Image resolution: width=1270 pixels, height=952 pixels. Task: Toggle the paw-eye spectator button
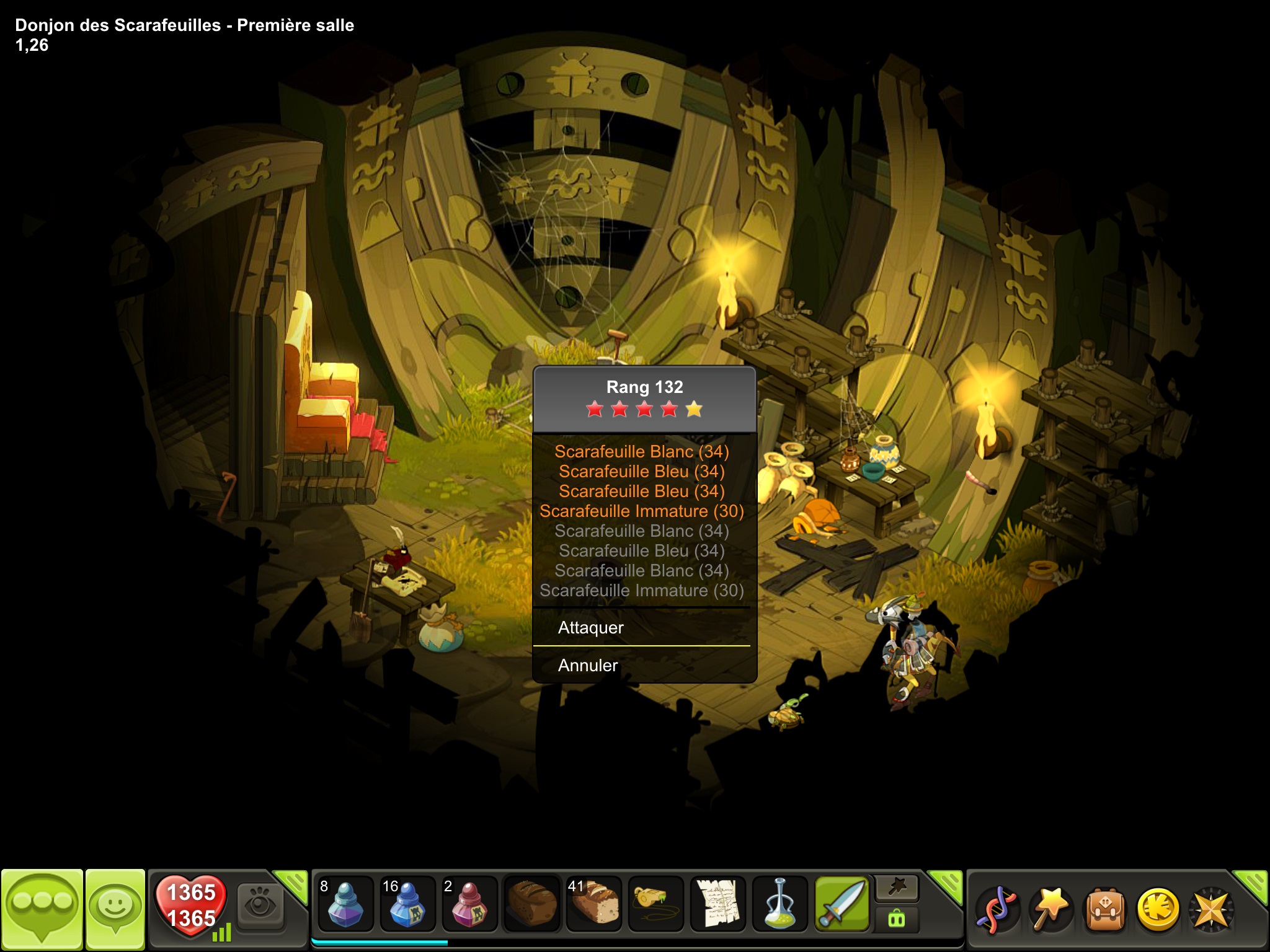(x=260, y=906)
